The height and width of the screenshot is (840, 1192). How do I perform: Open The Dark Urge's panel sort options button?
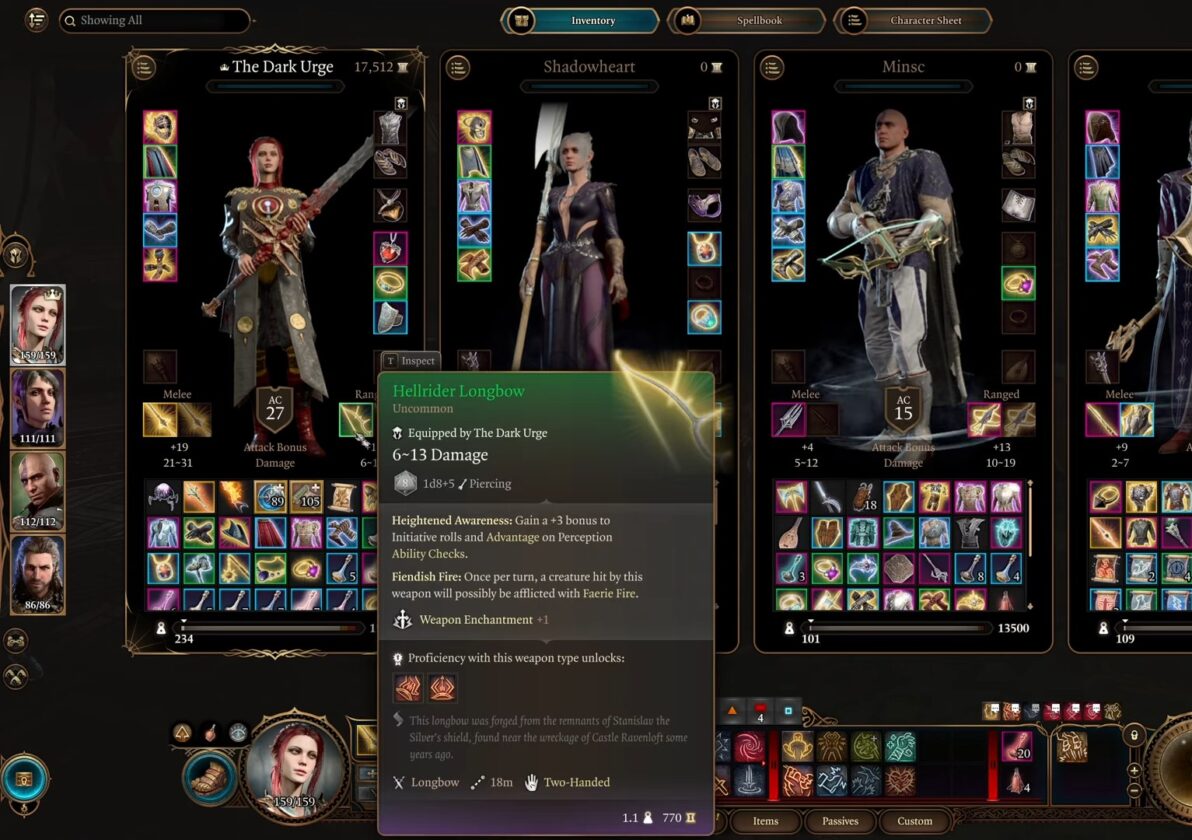coord(144,67)
